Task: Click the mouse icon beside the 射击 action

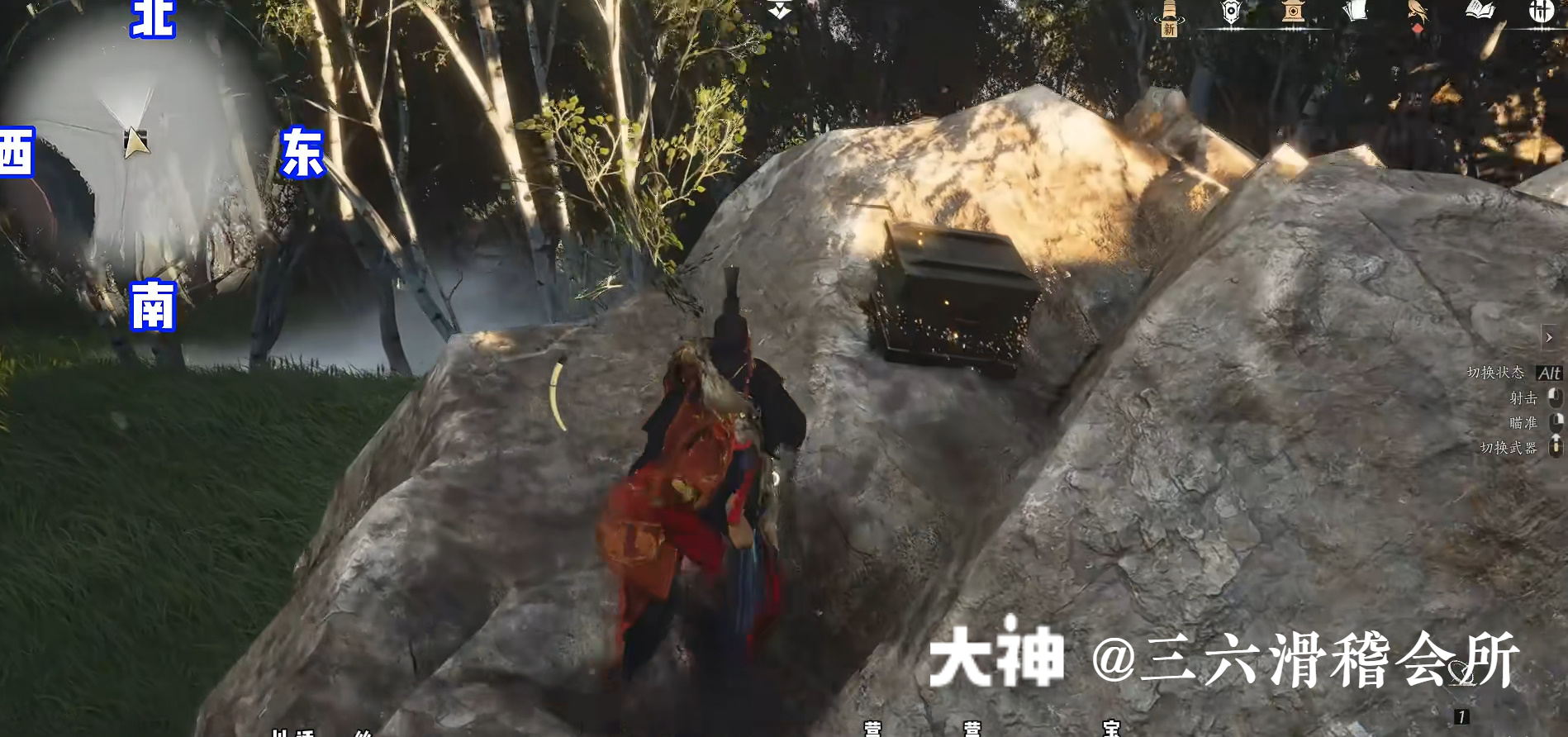Action: pos(1556,397)
